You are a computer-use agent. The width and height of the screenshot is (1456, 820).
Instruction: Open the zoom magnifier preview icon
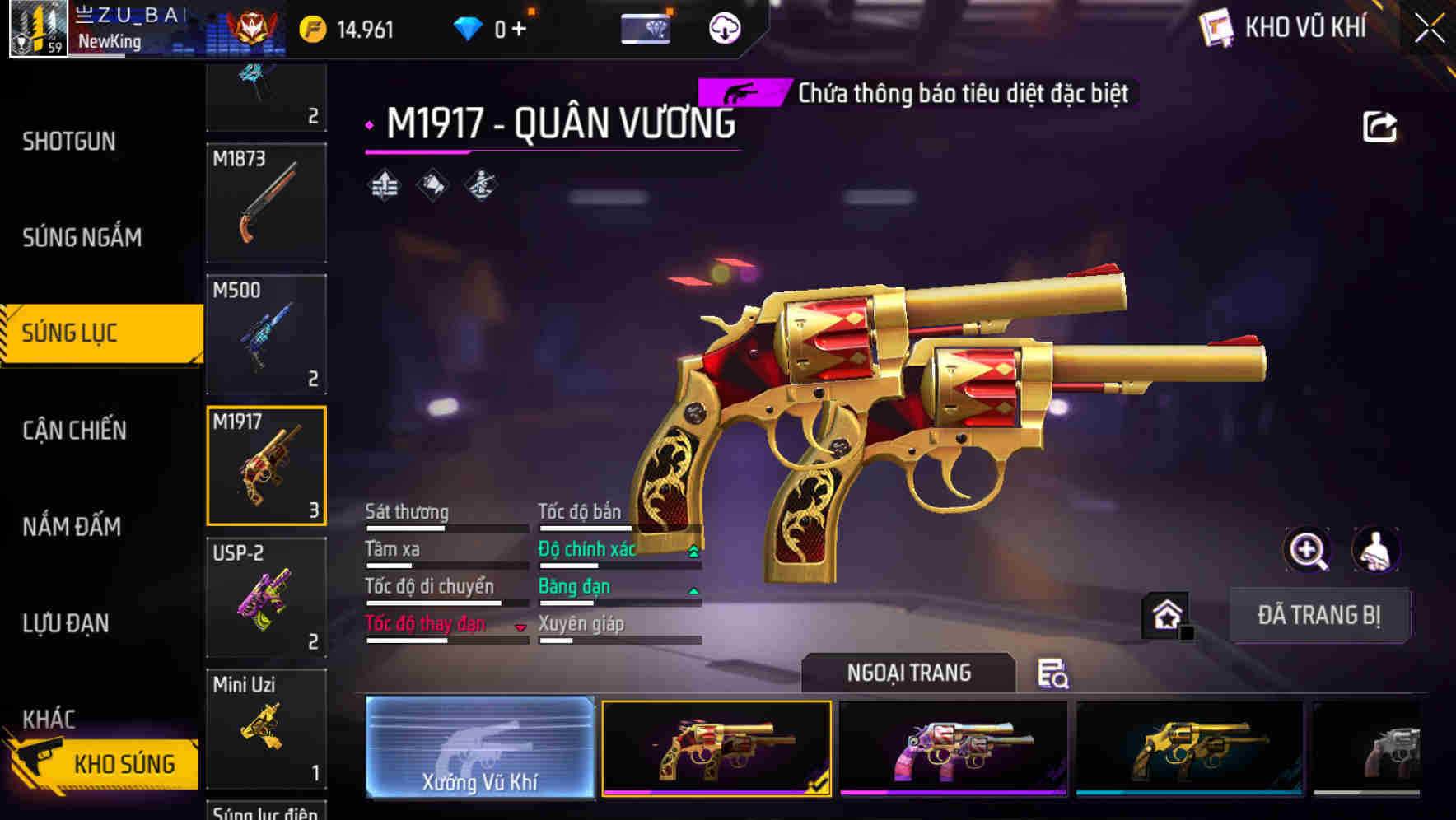(x=1307, y=550)
